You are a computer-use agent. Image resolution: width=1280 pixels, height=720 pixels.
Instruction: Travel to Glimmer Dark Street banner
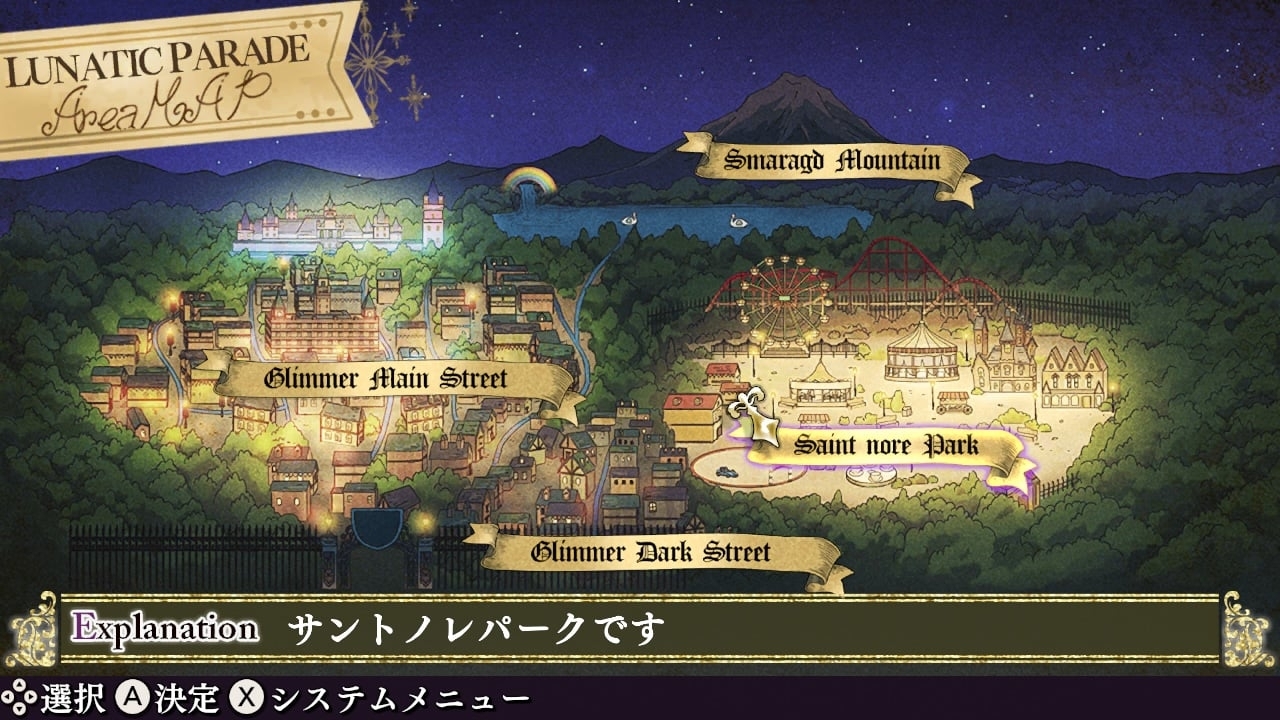(651, 552)
